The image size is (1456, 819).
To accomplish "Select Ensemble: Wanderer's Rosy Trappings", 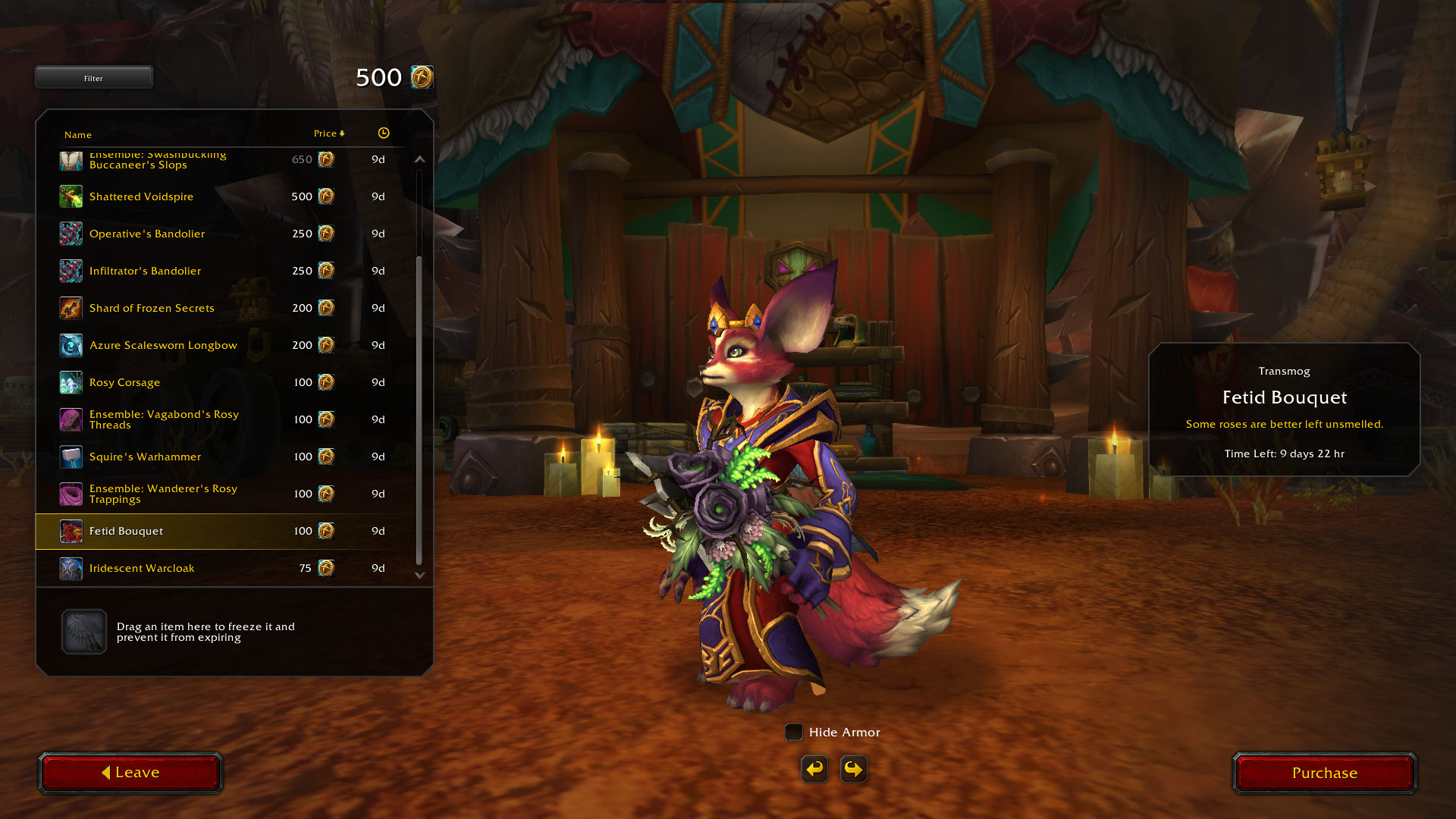I will pyautogui.click(x=163, y=494).
